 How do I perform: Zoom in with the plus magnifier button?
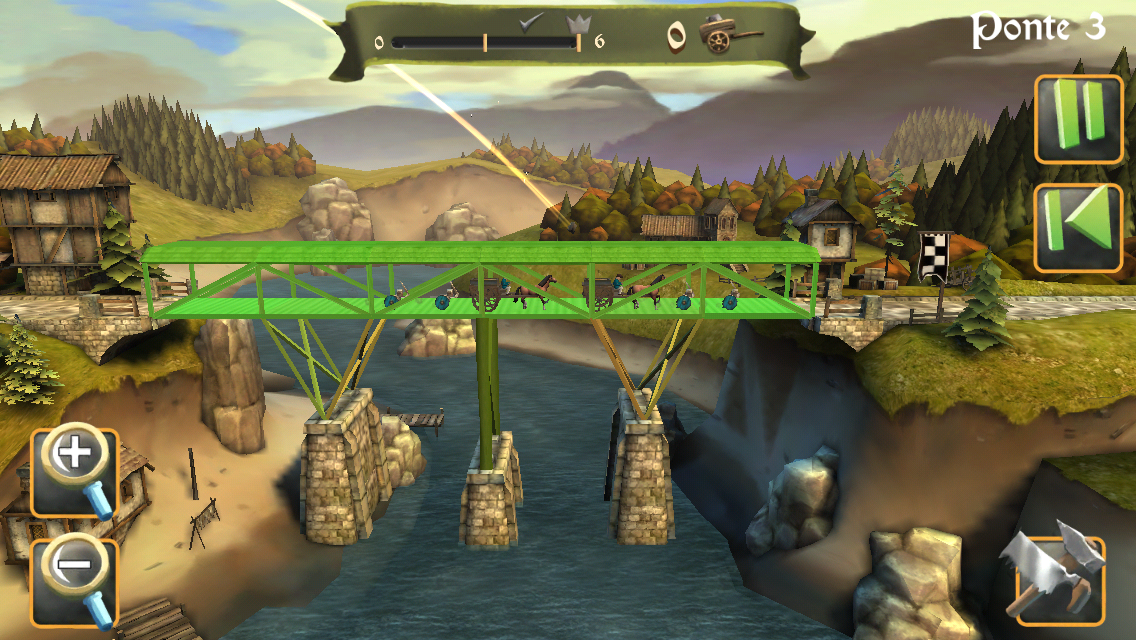tap(75, 472)
